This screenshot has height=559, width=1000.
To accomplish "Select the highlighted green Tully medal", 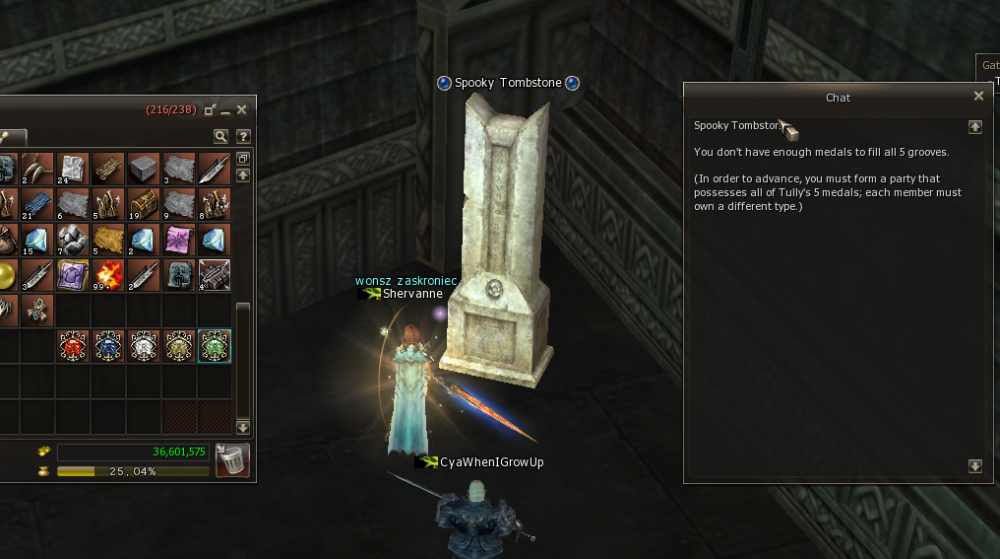I will 214,345.
